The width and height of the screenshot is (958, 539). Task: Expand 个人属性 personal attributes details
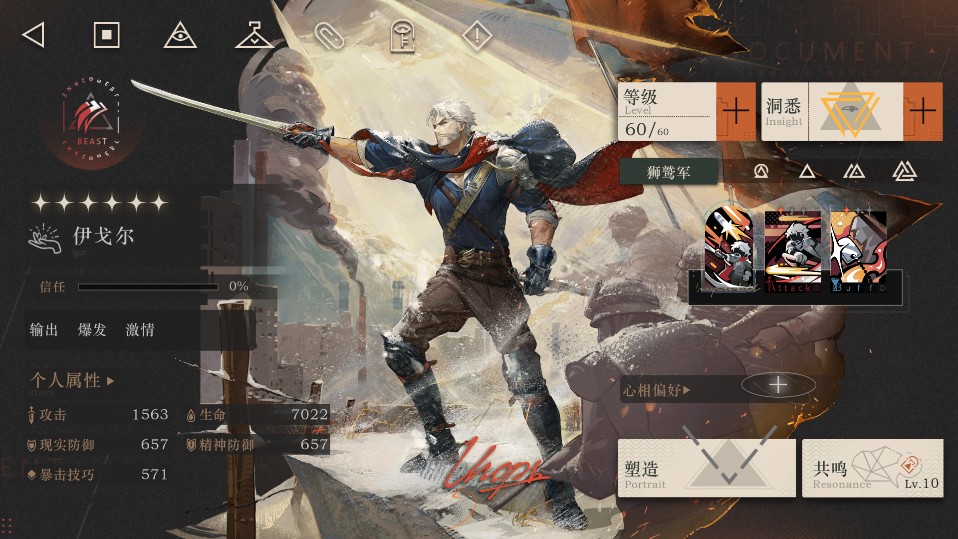click(73, 381)
